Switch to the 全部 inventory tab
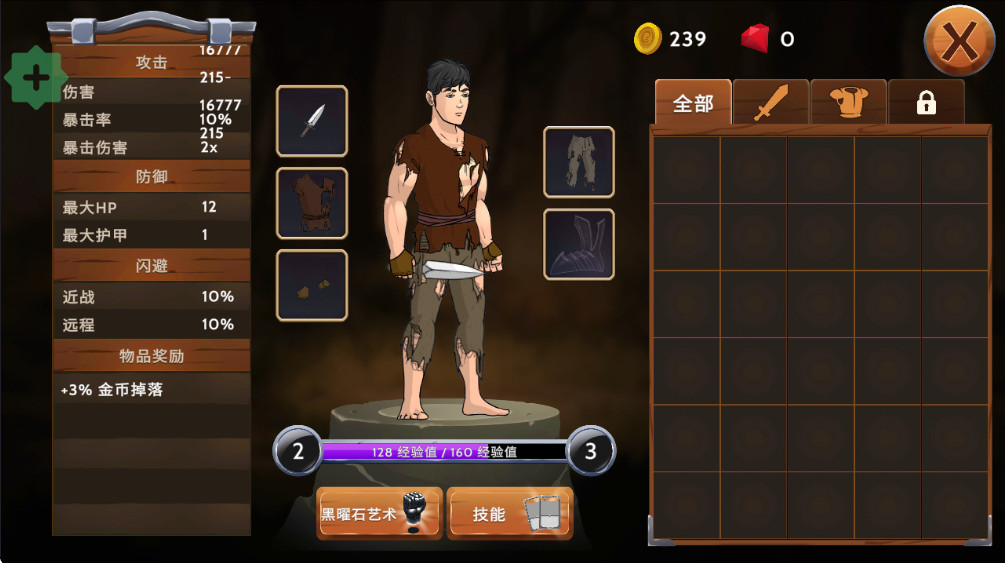1005x563 pixels. tap(693, 103)
